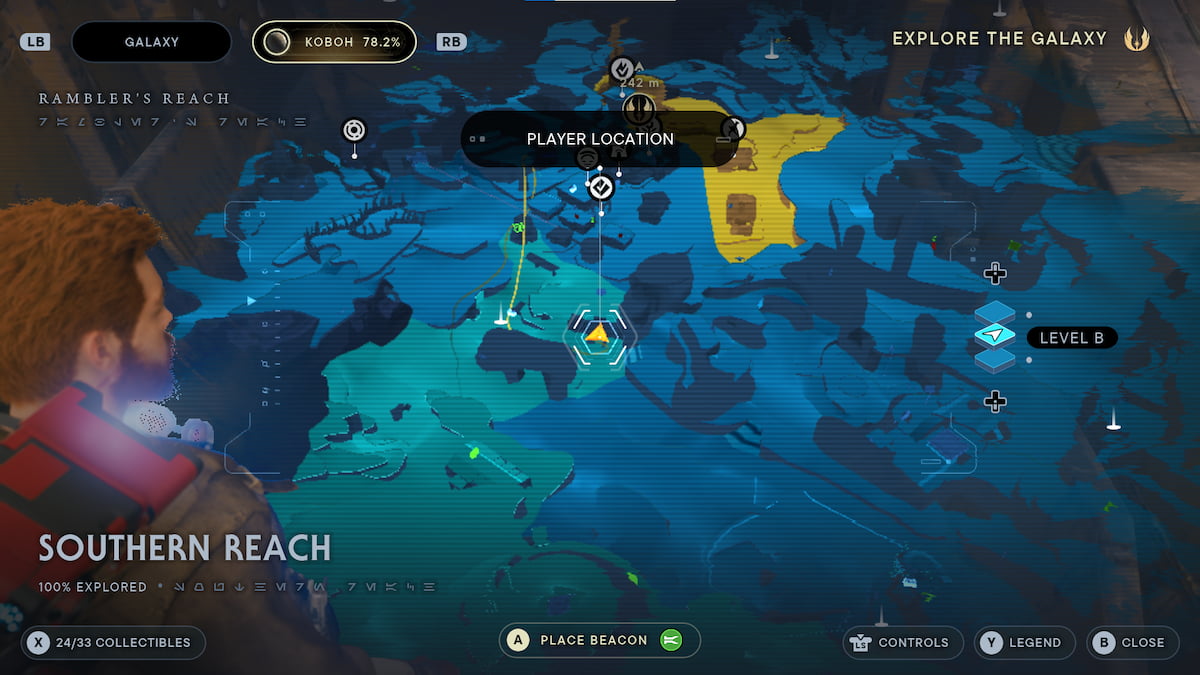The height and width of the screenshot is (675, 1200).
Task: Select the concentric-ring map marker near Rambler's Reach
Action: pos(354,130)
